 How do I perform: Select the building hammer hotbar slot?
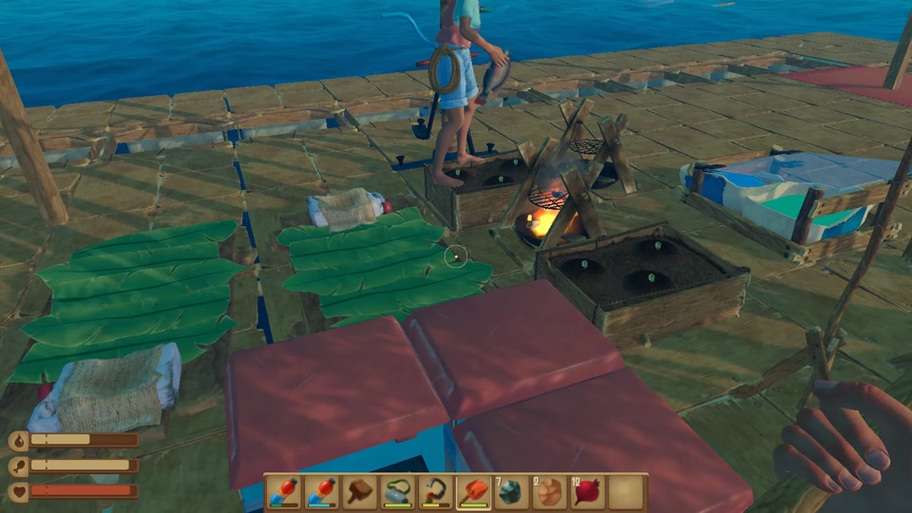(x=360, y=492)
